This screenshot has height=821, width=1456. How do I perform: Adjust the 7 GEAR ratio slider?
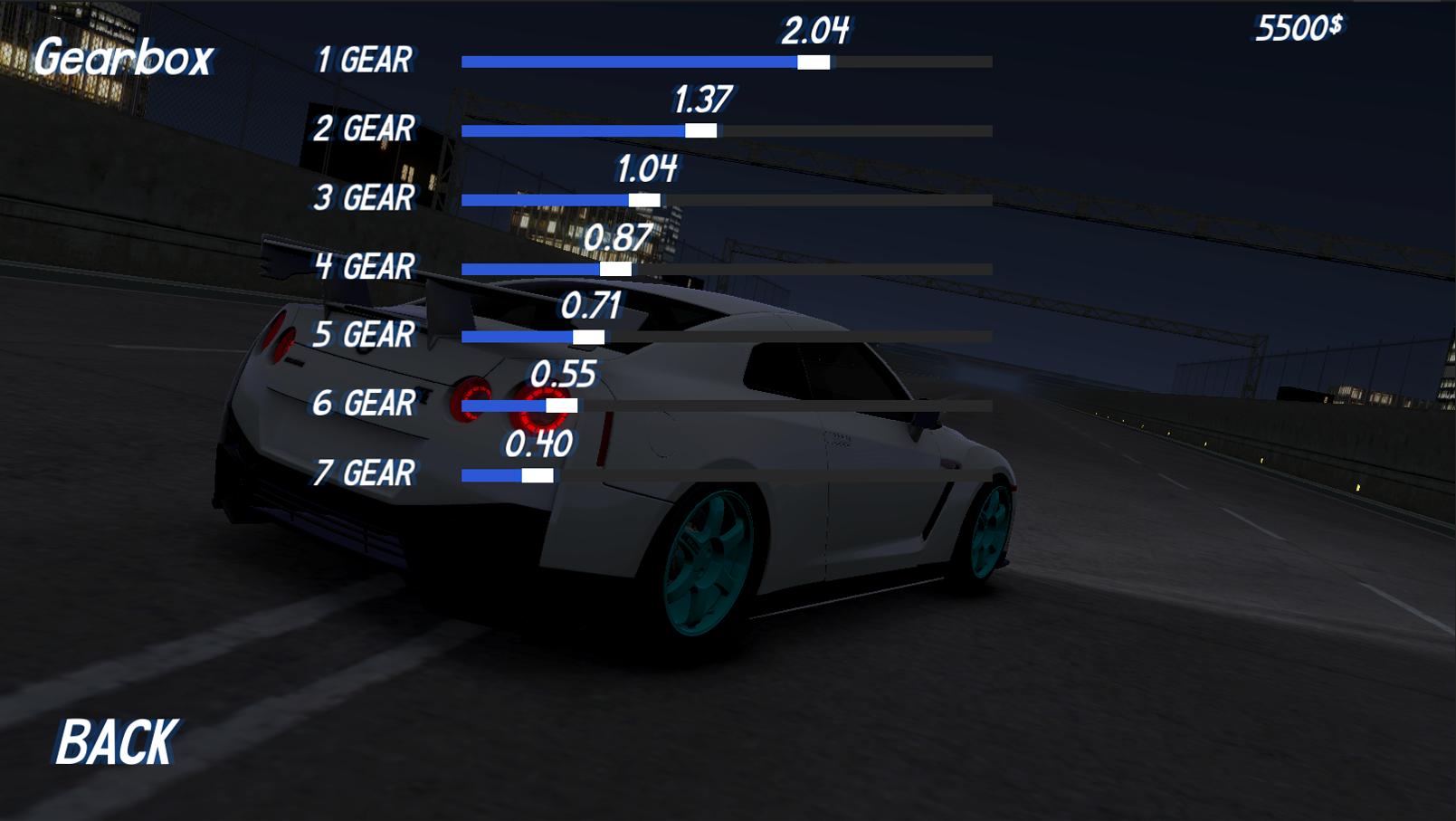pyautogui.click(x=538, y=473)
